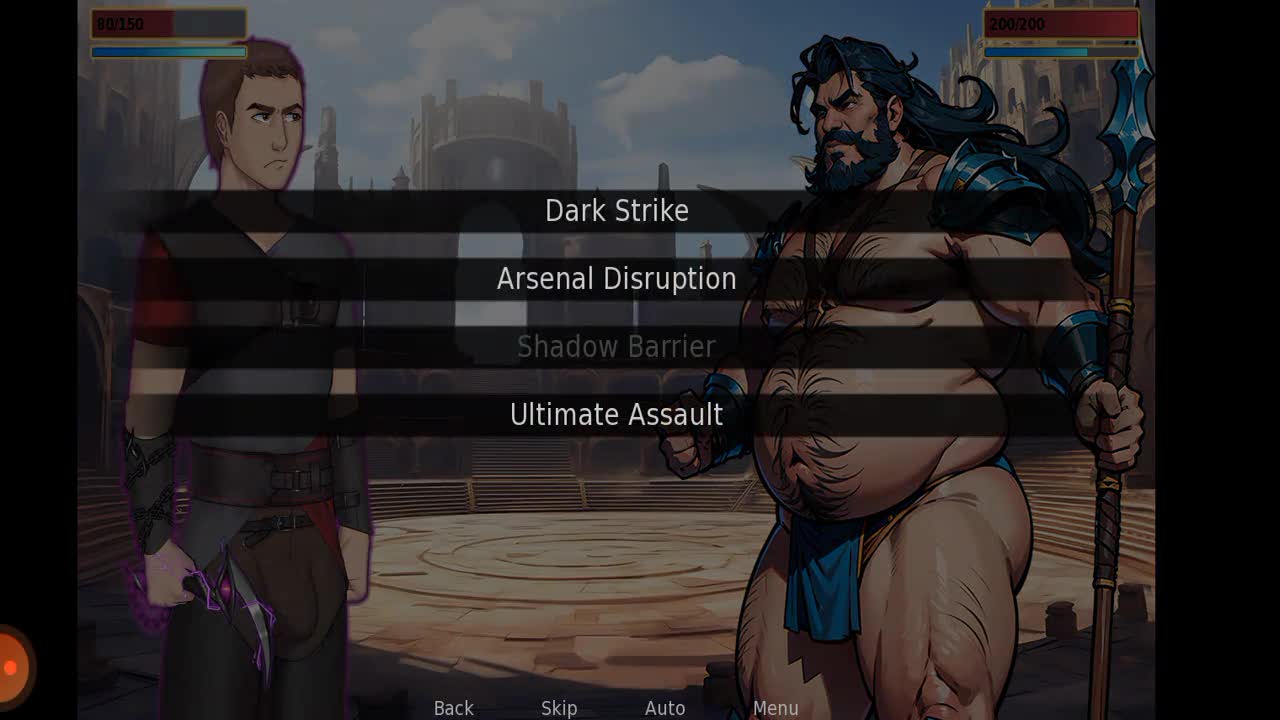Activate Skip in the bottom bar
The width and height of the screenshot is (1280, 720).
point(559,708)
